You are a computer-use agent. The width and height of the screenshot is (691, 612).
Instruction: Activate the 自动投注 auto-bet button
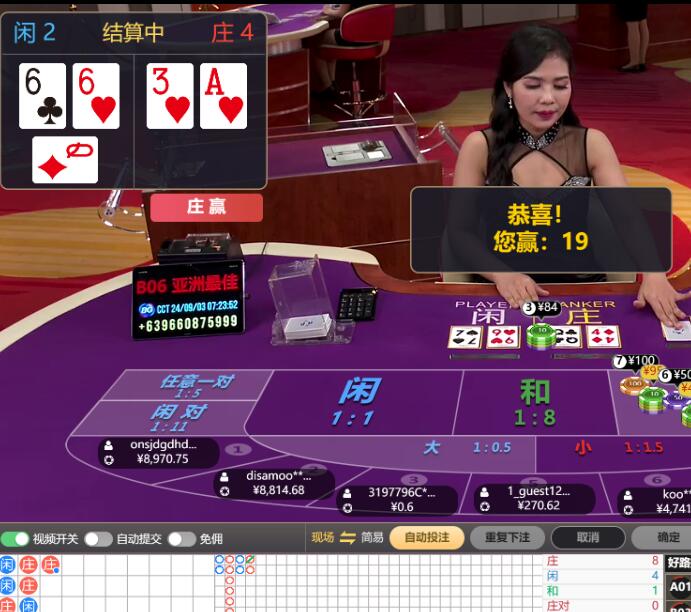(427, 538)
